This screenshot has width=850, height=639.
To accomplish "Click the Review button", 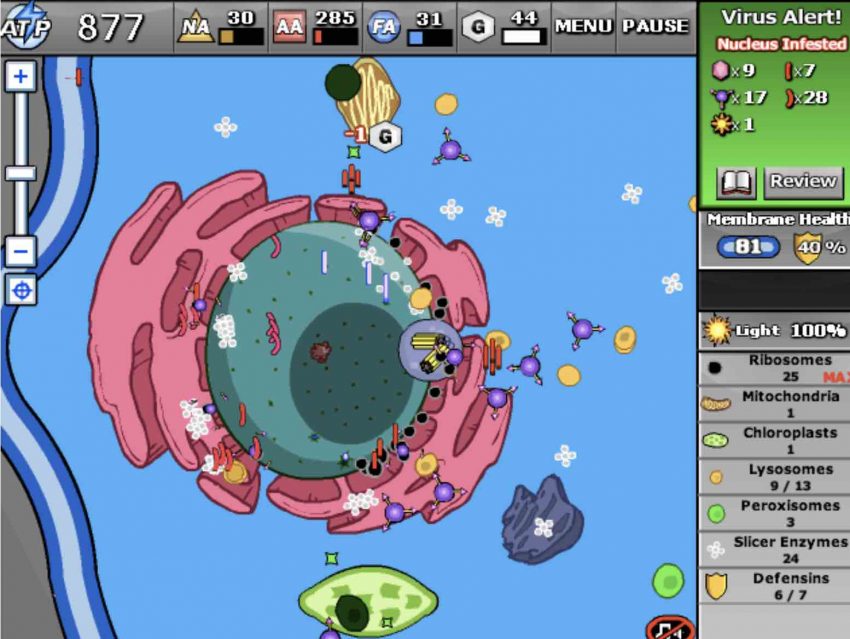I will tap(802, 182).
